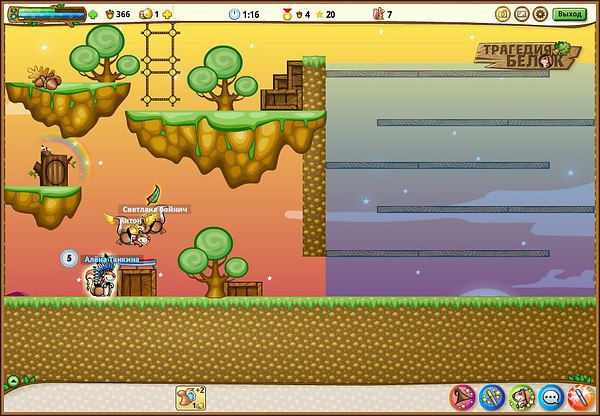Click the fullscreen icon in the top bar
The height and width of the screenshot is (416, 600).
pyautogui.click(x=521, y=14)
